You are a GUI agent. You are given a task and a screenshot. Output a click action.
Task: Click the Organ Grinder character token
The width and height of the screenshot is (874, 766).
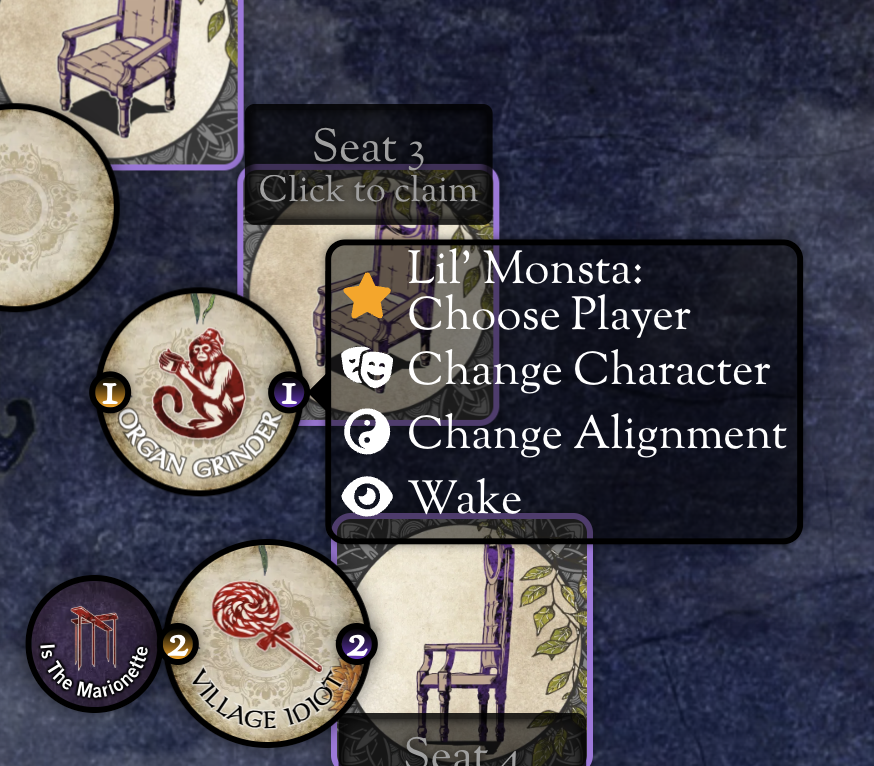pos(200,393)
